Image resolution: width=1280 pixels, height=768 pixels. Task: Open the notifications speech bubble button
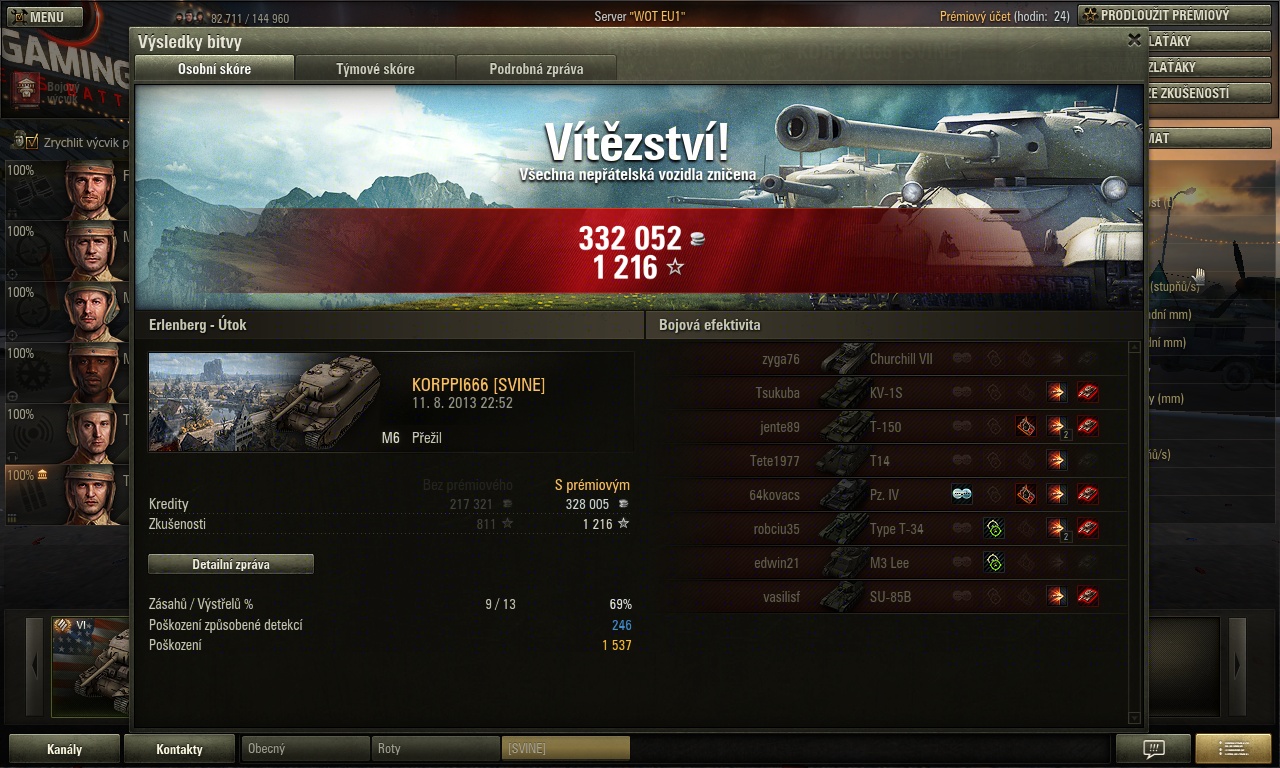tap(1153, 749)
